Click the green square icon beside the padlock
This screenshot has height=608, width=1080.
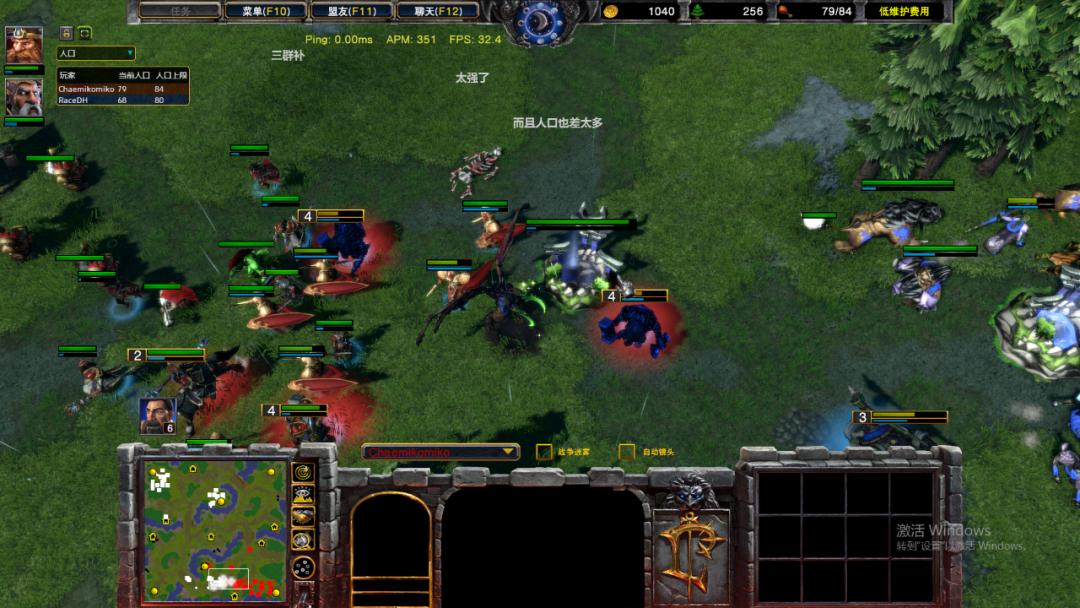(x=85, y=33)
